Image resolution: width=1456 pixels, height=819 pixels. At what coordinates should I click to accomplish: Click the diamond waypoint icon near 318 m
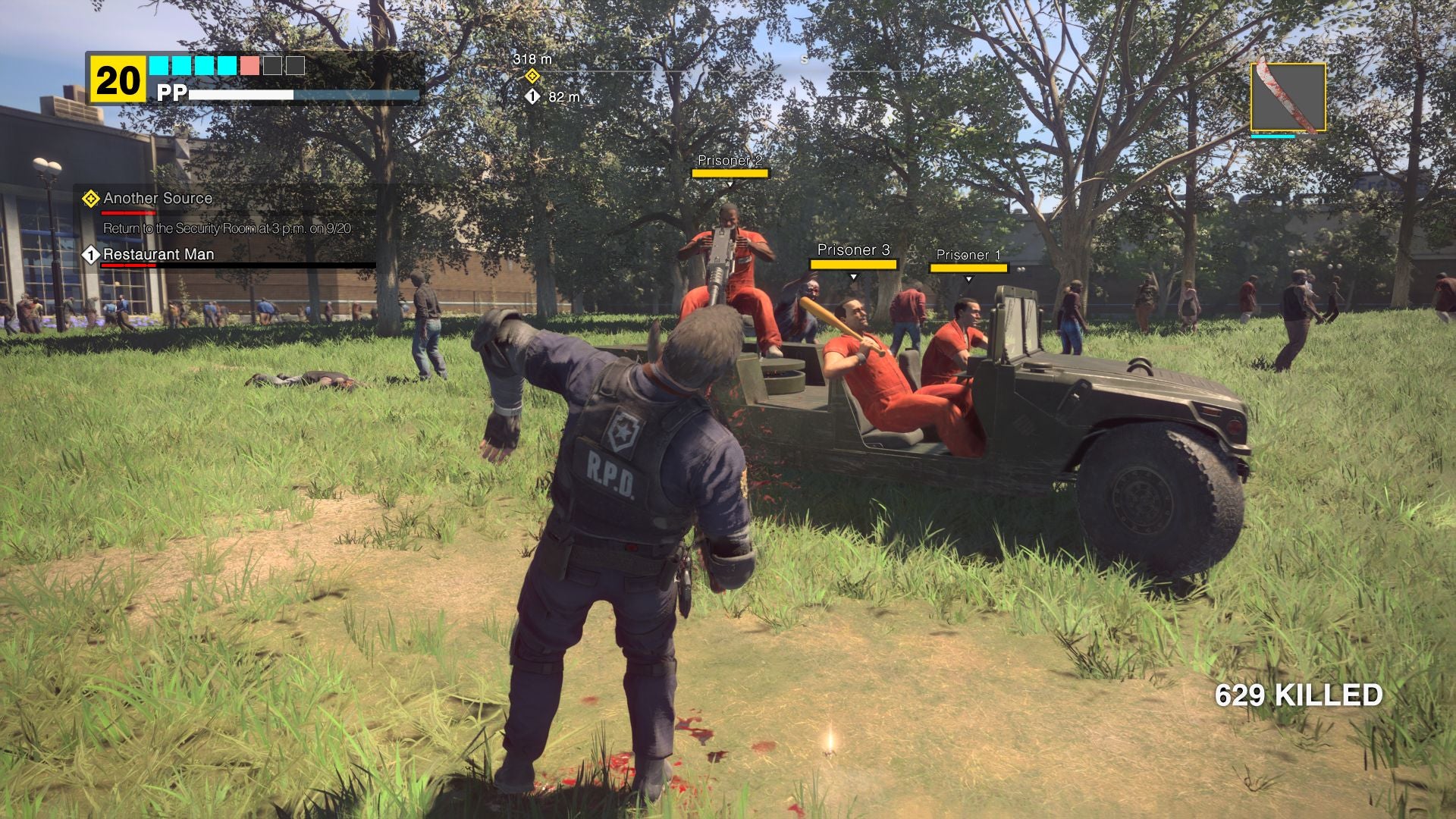coord(531,76)
